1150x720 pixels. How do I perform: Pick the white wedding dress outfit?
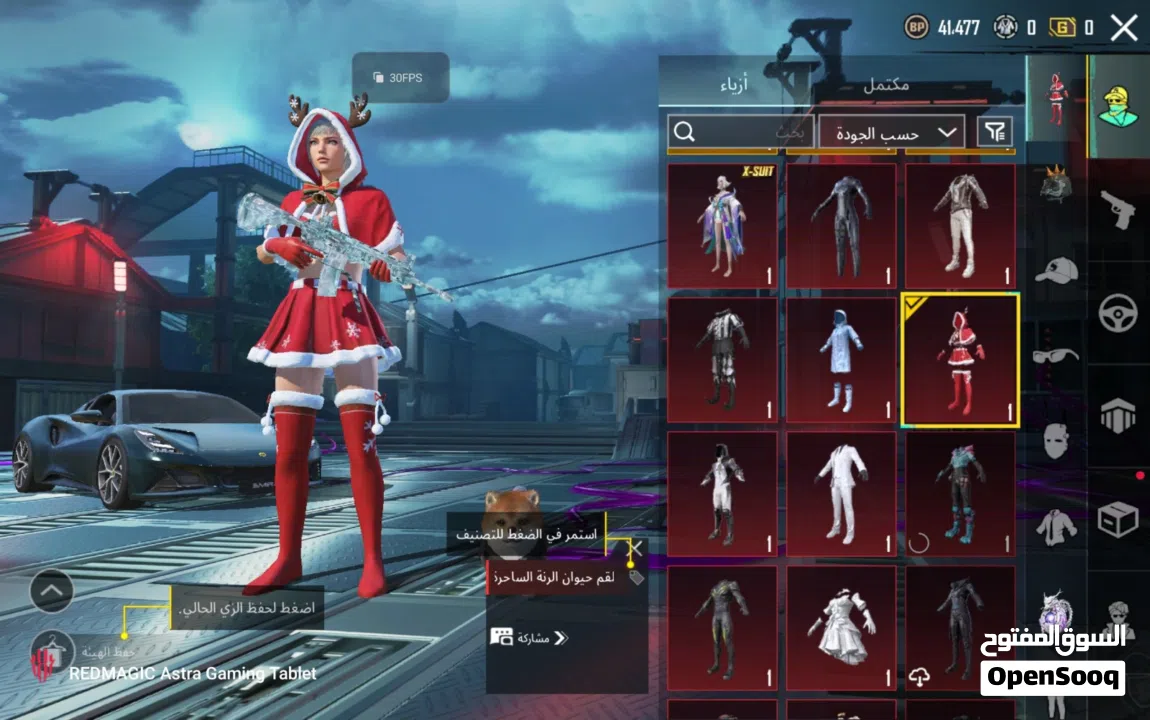pyautogui.click(x=841, y=628)
